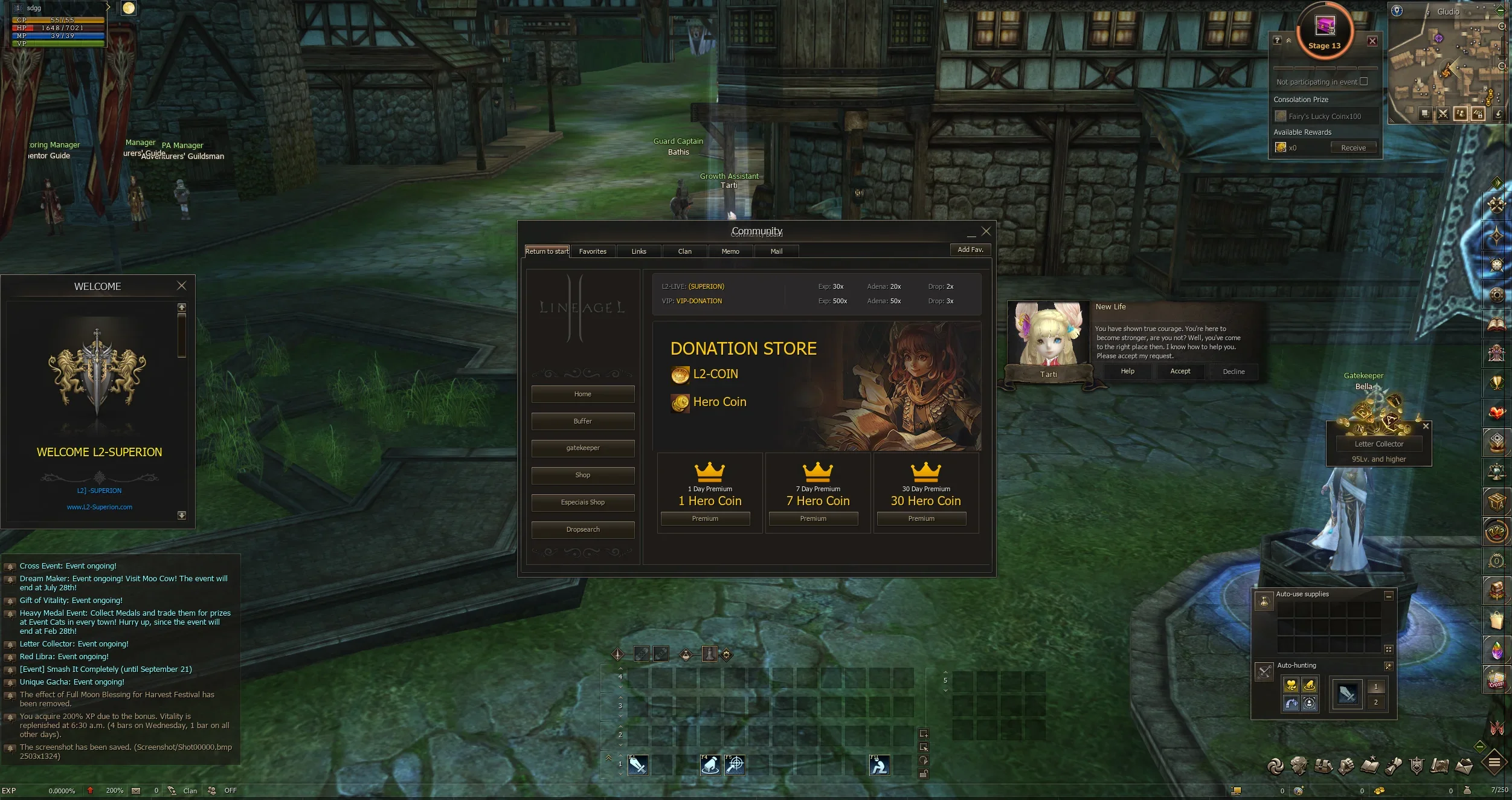Toggle the Not participating in event checkbox
Screen dimensions: 1512x800
pos(1363,82)
